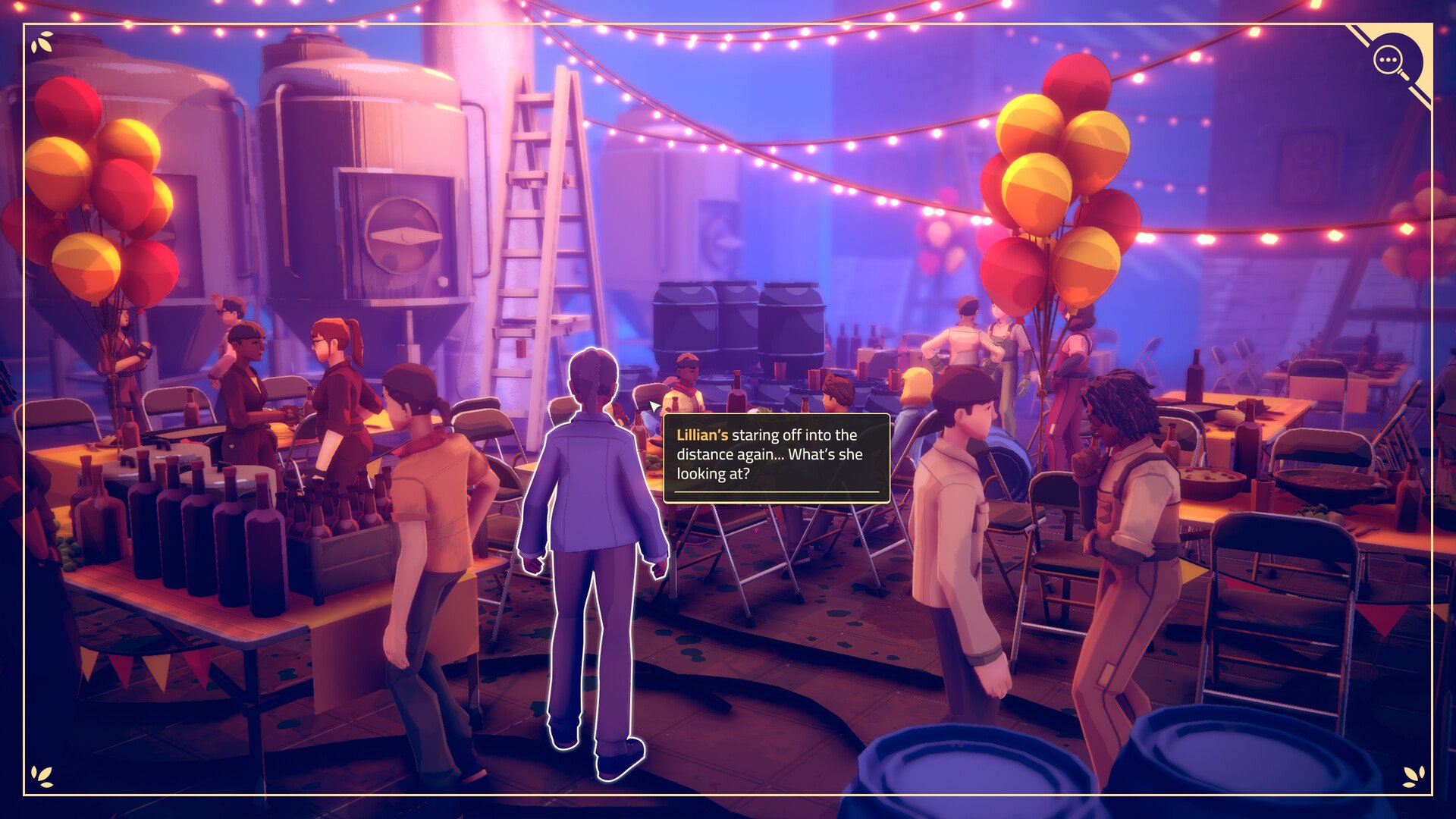Open the speech-bubble magnifier icon
The height and width of the screenshot is (819, 1456).
(x=1389, y=60)
